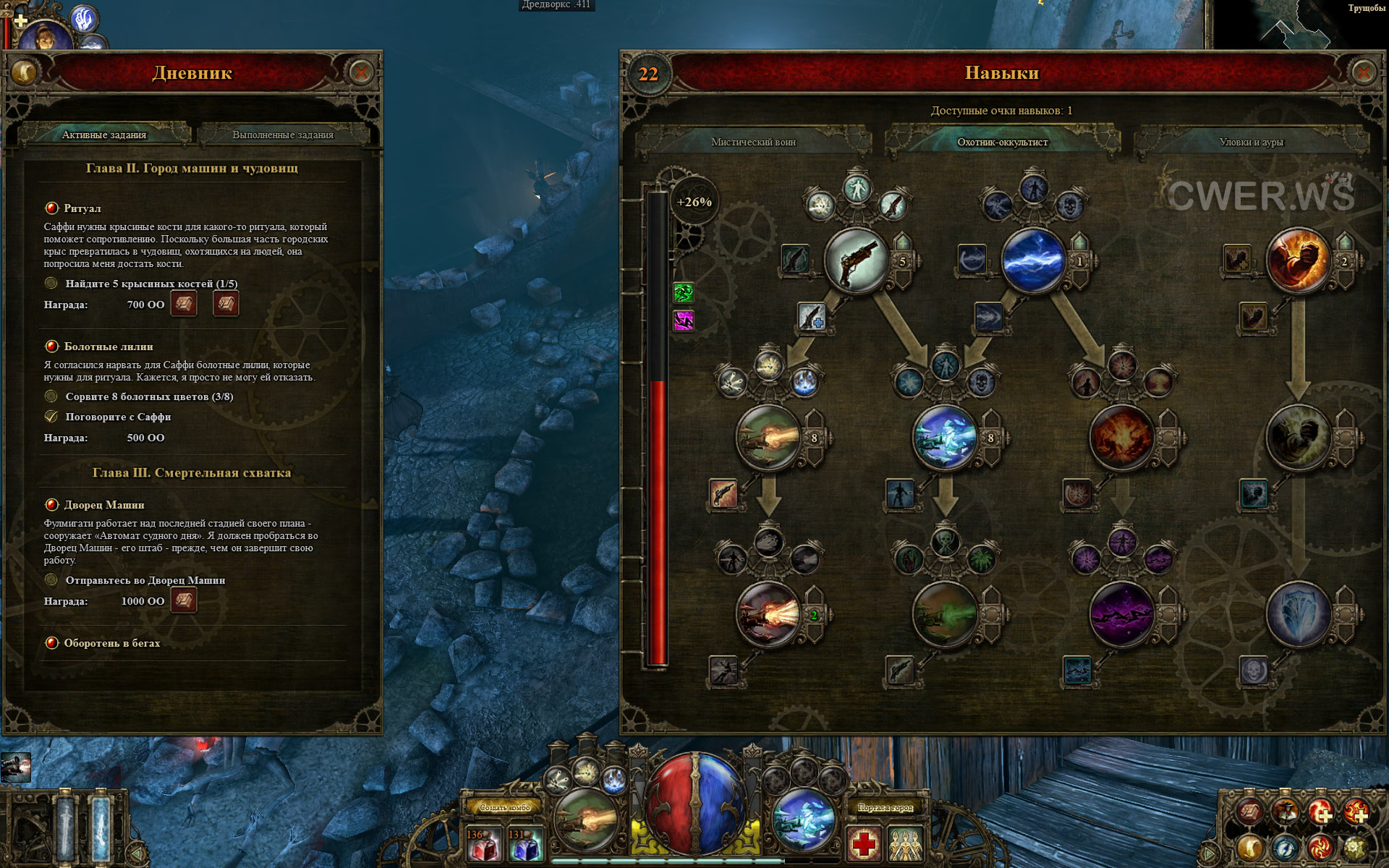The width and height of the screenshot is (1389, 868).
Task: Switch to the Уловки и ауры tab
Action: (x=1251, y=142)
